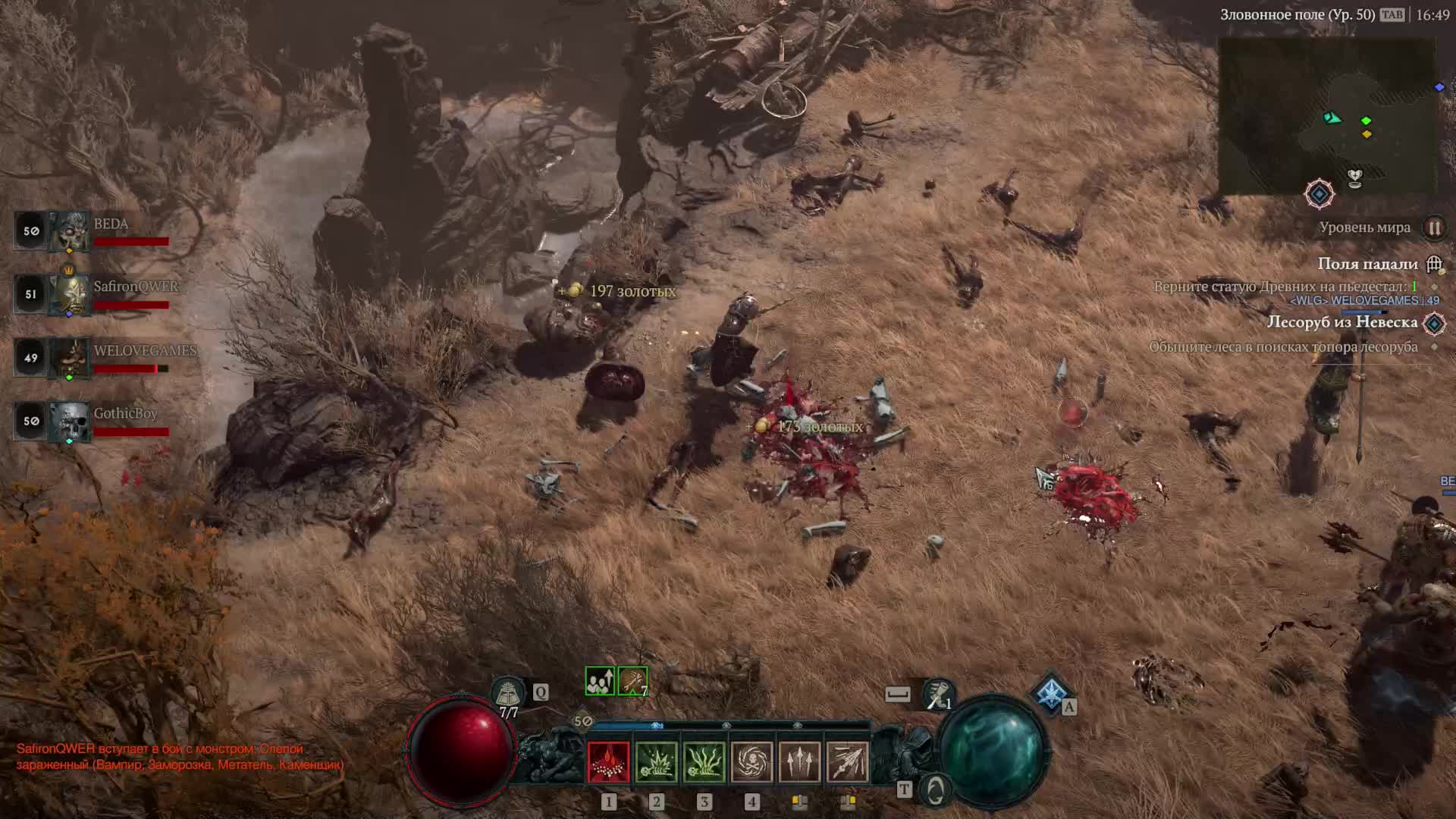Cast the green tendrils skill

704,761
